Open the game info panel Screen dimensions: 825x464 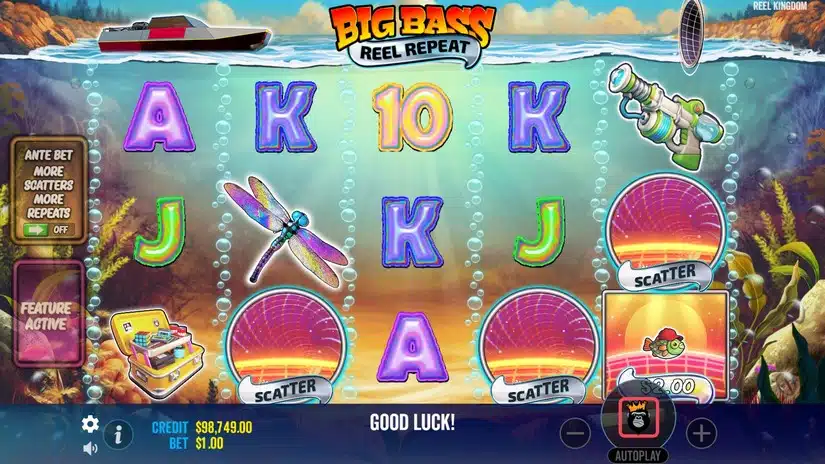pos(119,434)
